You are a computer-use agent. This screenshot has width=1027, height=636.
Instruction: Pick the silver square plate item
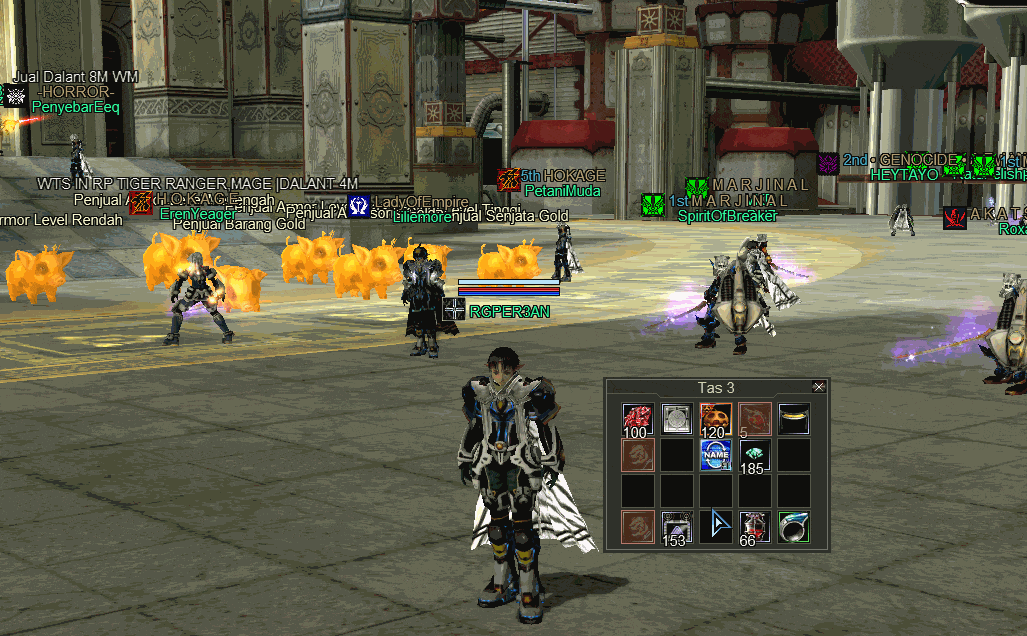pyautogui.click(x=677, y=419)
